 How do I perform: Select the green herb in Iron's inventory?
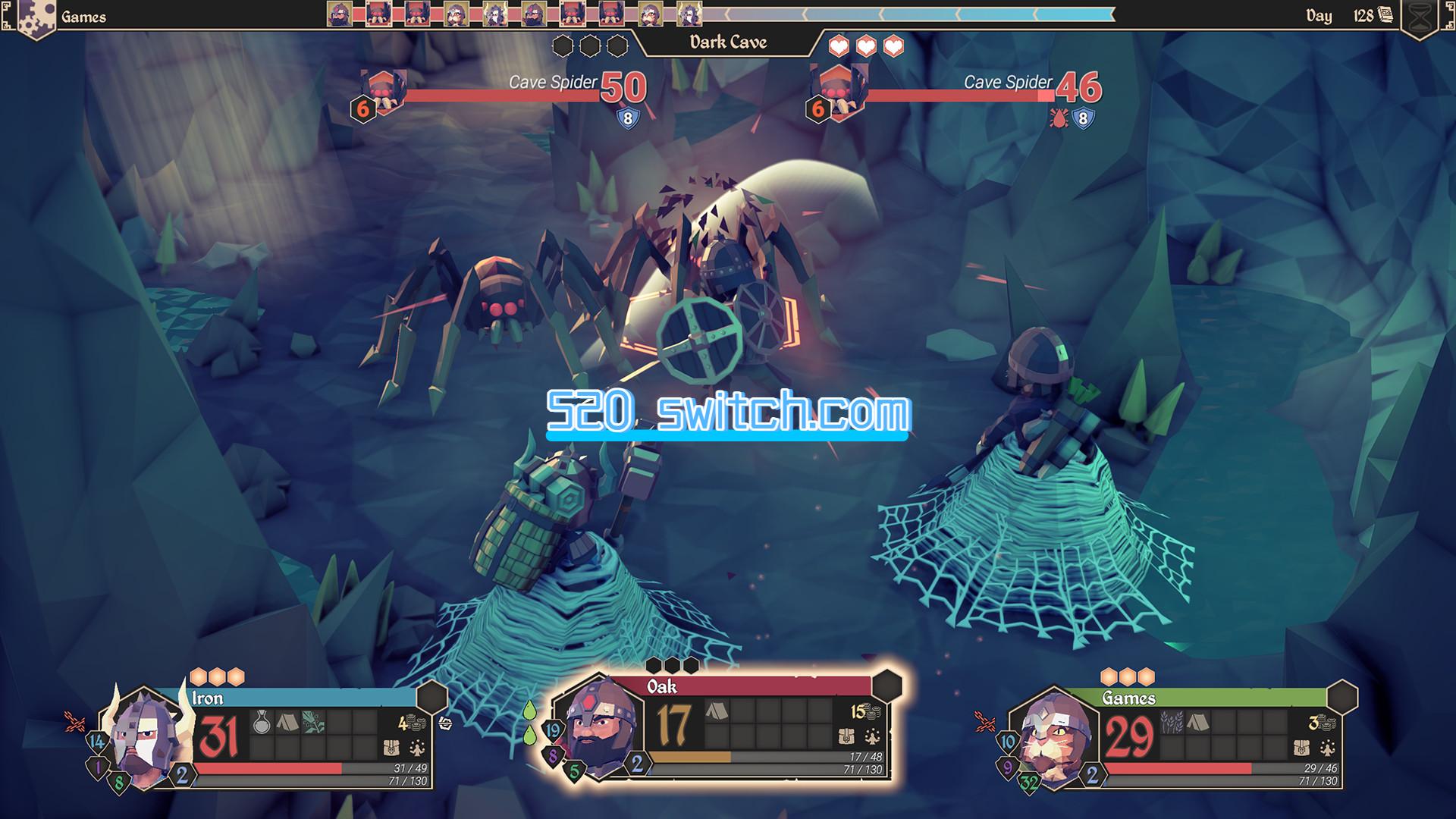click(313, 723)
